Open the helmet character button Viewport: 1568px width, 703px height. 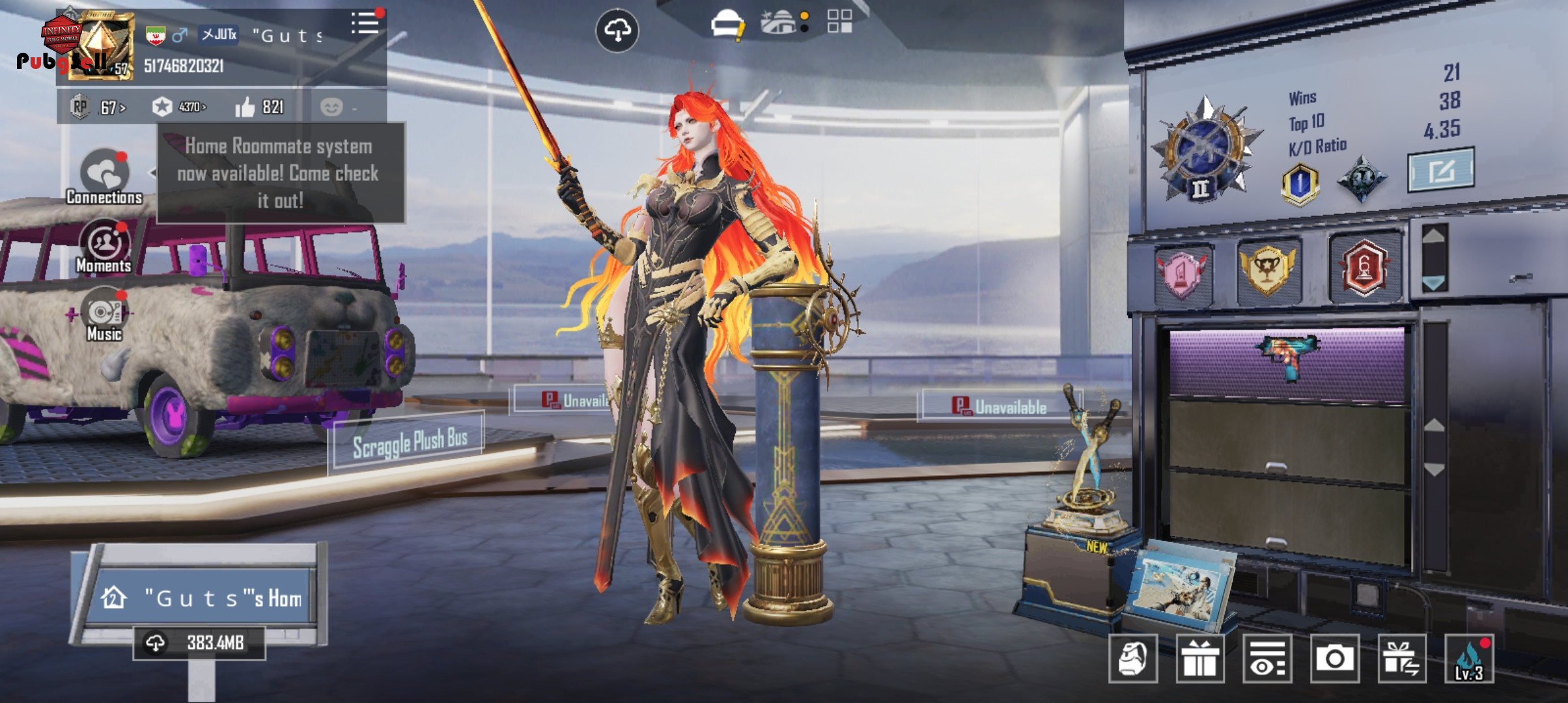coord(1133,659)
